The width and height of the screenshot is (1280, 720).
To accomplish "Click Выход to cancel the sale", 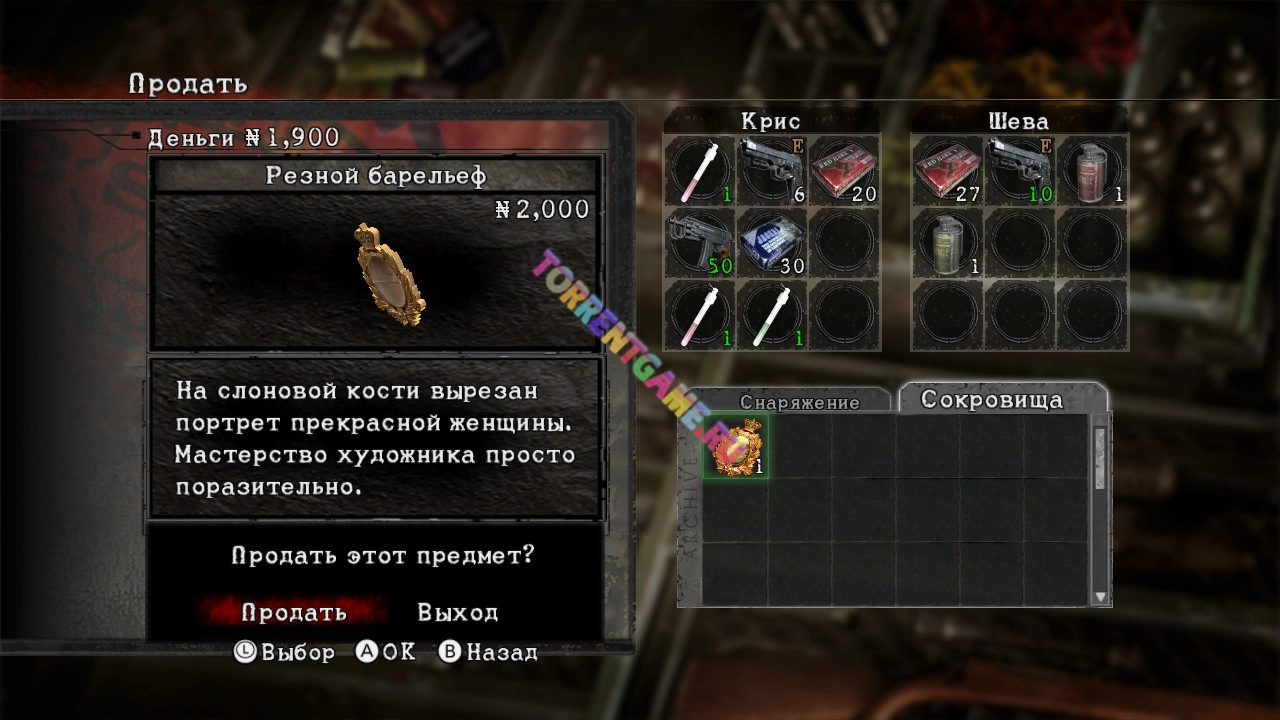I will (x=458, y=612).
